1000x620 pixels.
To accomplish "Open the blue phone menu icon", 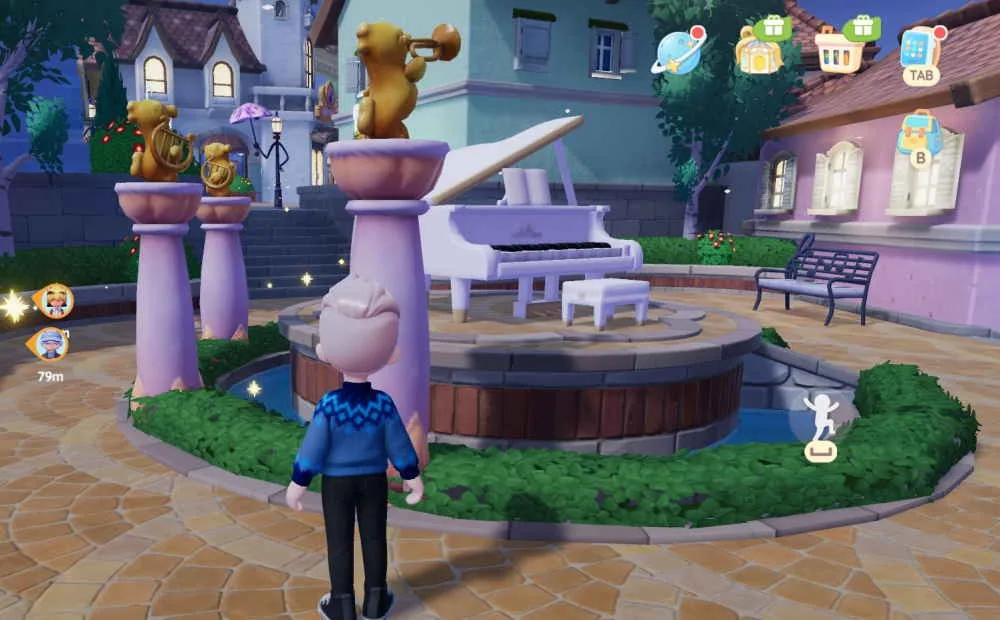I will tap(920, 48).
